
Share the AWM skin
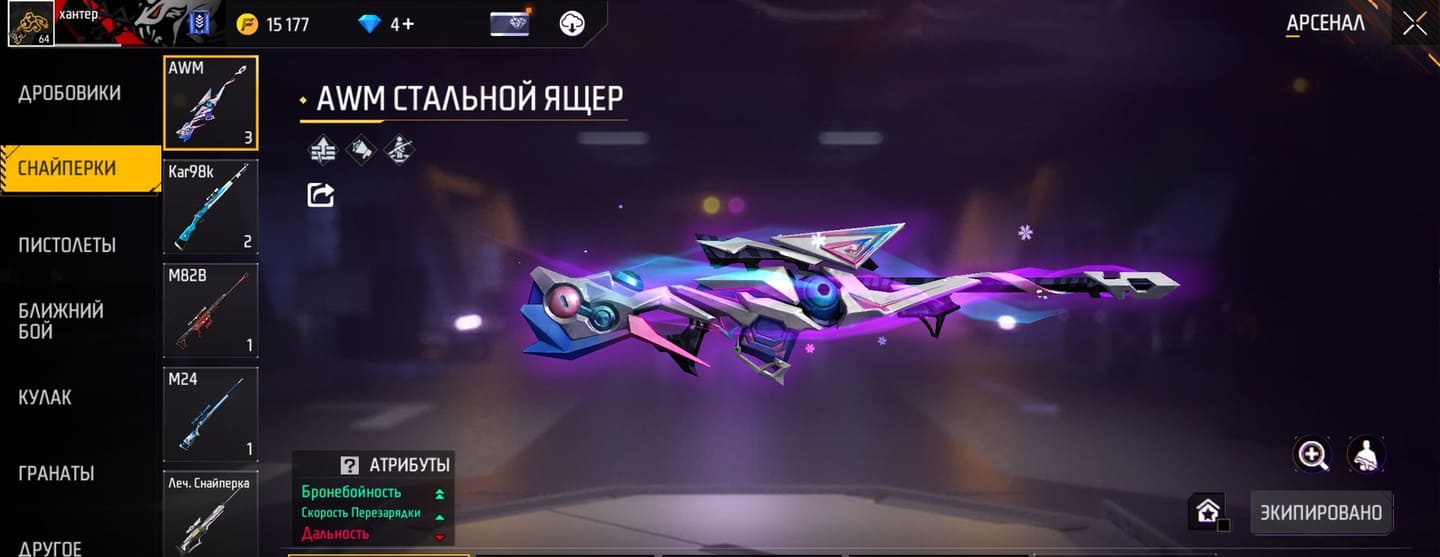[320, 195]
